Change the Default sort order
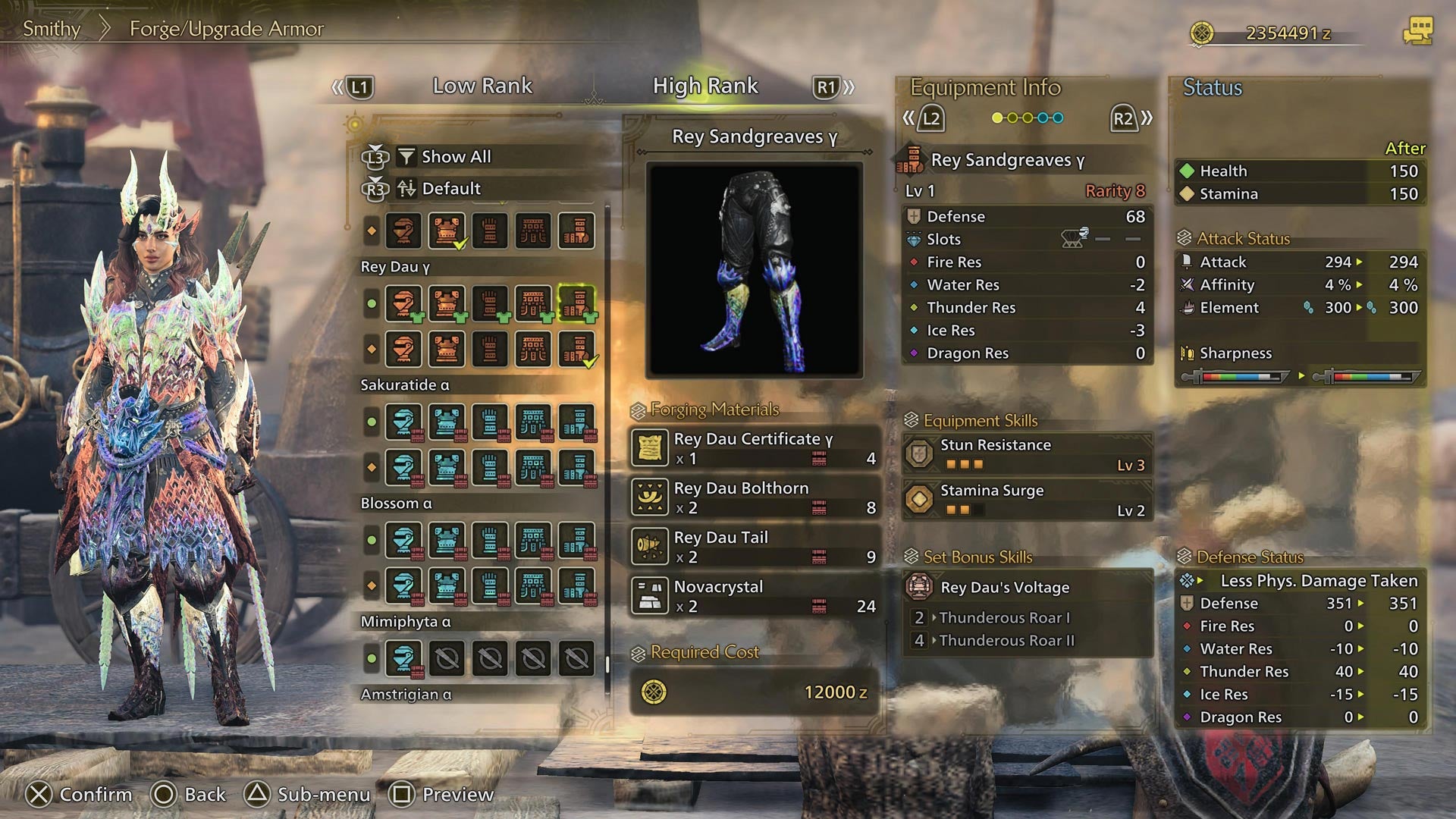1456x819 pixels. tap(450, 189)
